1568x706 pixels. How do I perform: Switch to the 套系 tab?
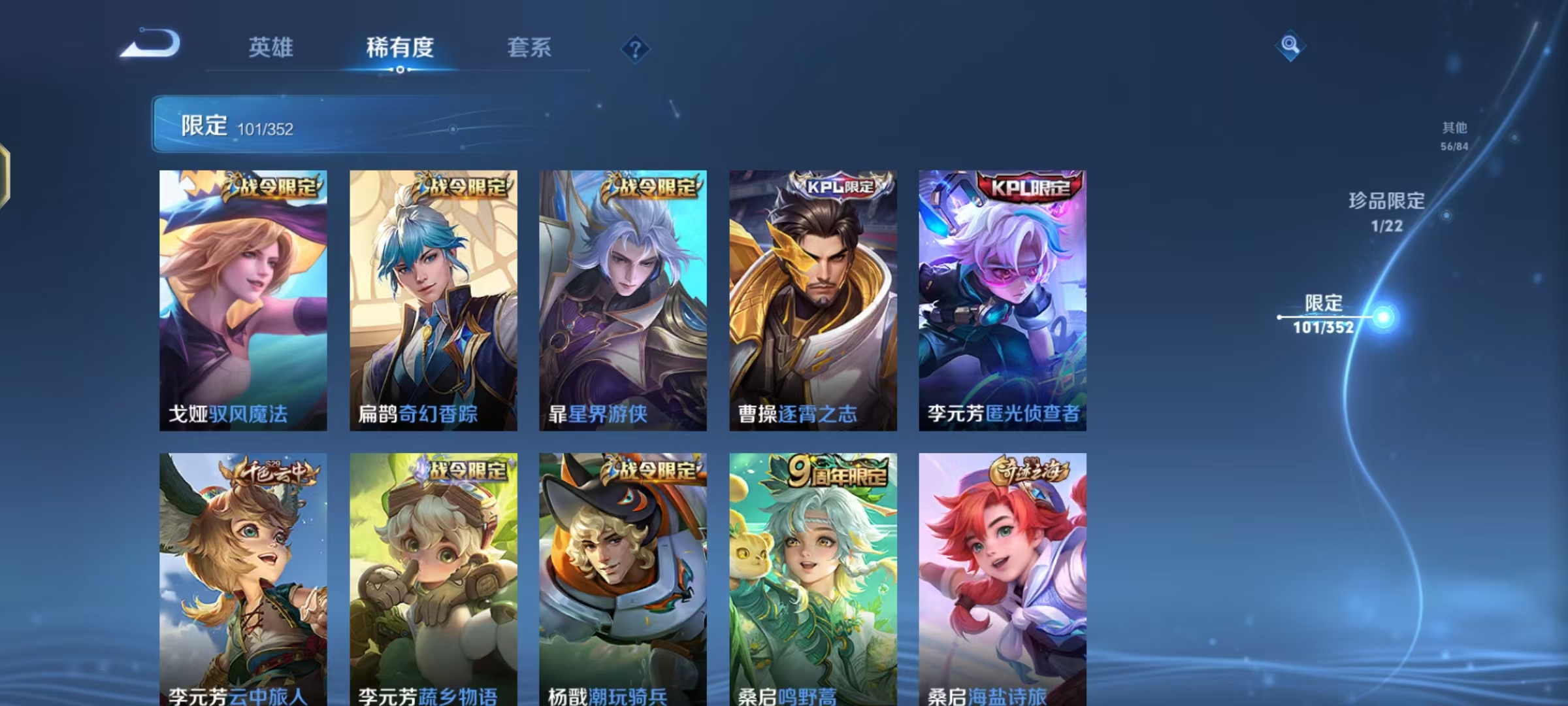(529, 48)
